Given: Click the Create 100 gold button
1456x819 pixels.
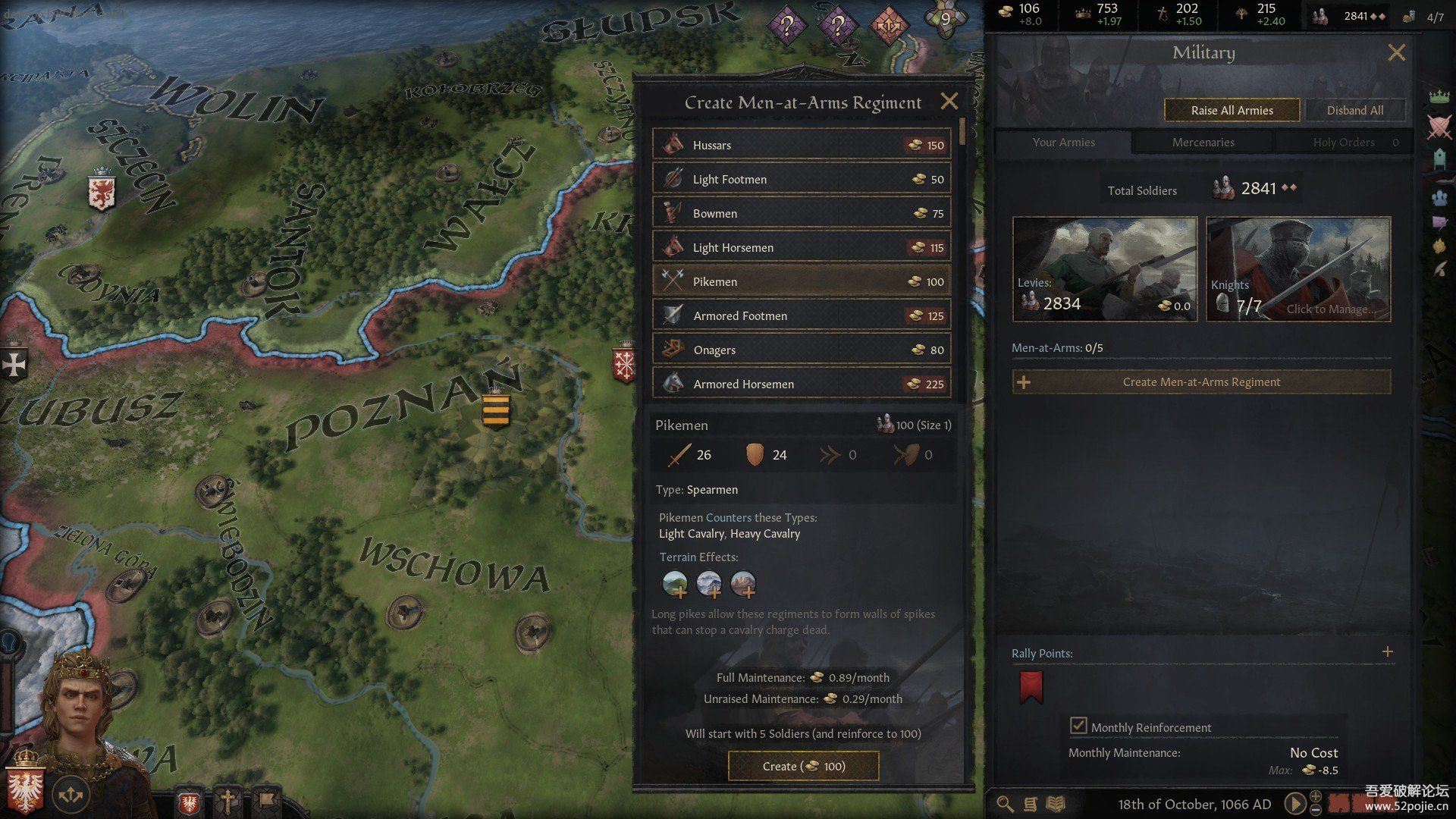Looking at the screenshot, I should [x=803, y=766].
